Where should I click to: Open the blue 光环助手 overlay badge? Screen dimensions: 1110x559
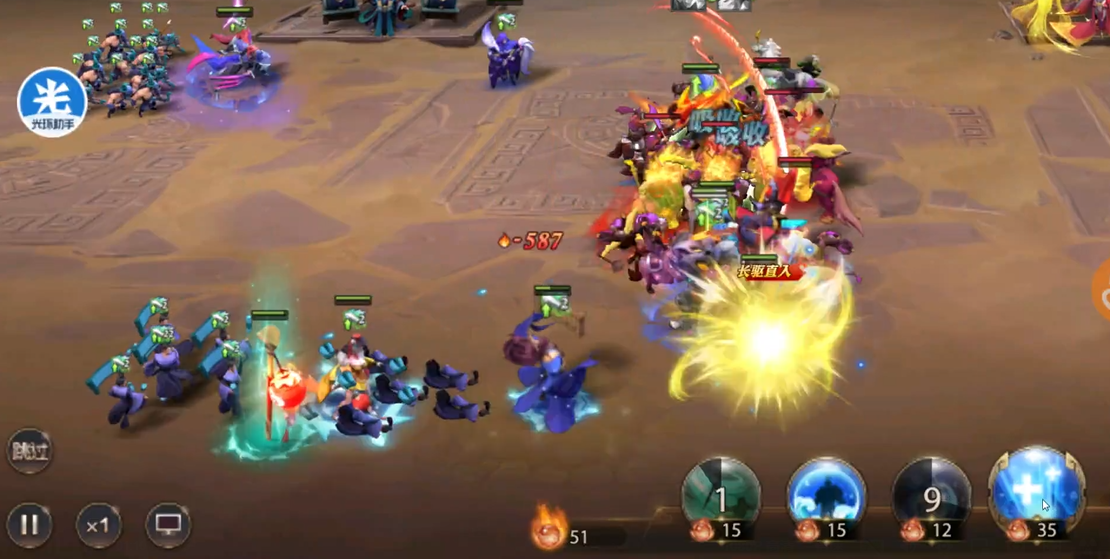pyautogui.click(x=52, y=102)
